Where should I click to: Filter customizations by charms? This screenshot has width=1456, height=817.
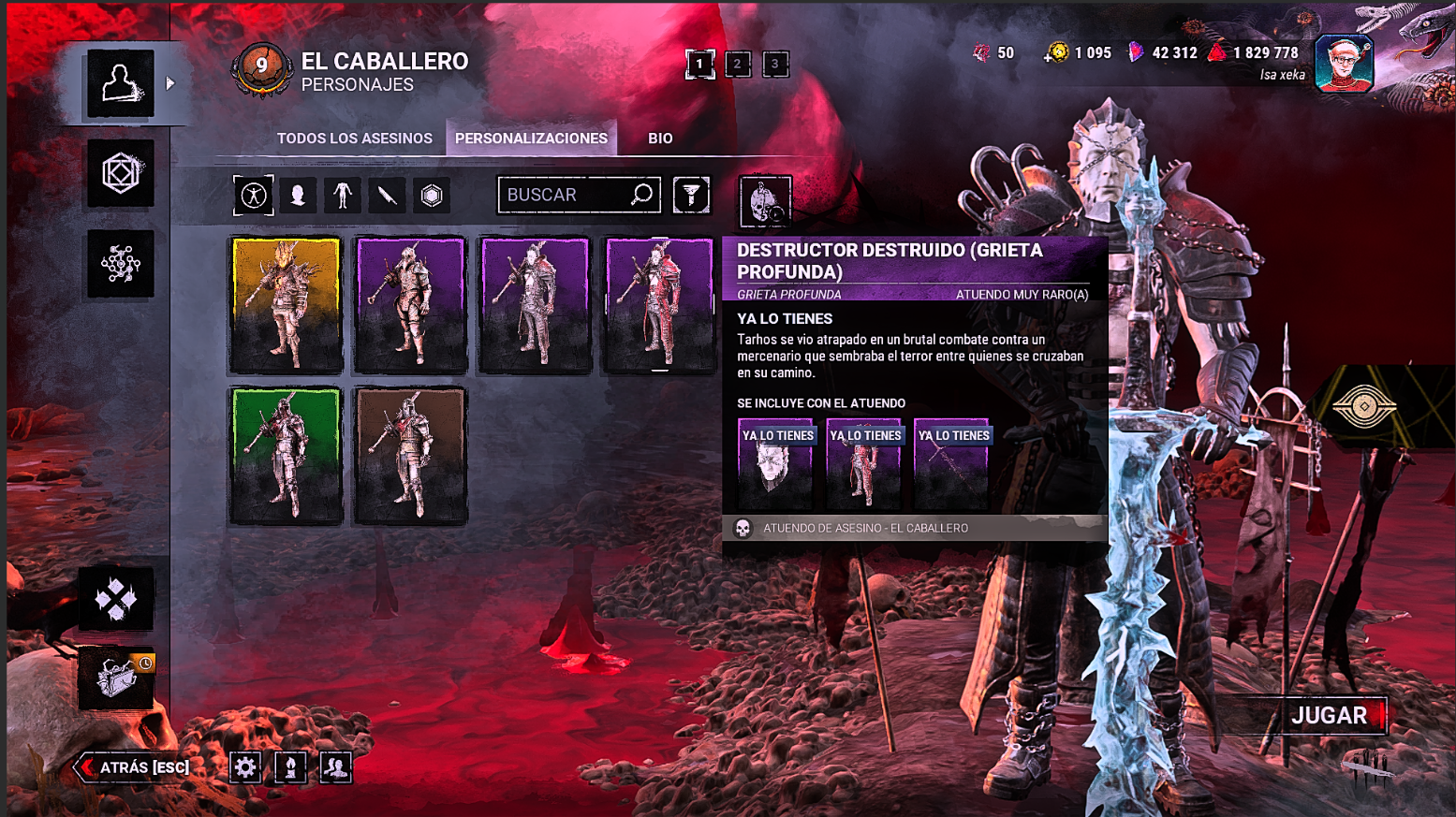(x=432, y=195)
